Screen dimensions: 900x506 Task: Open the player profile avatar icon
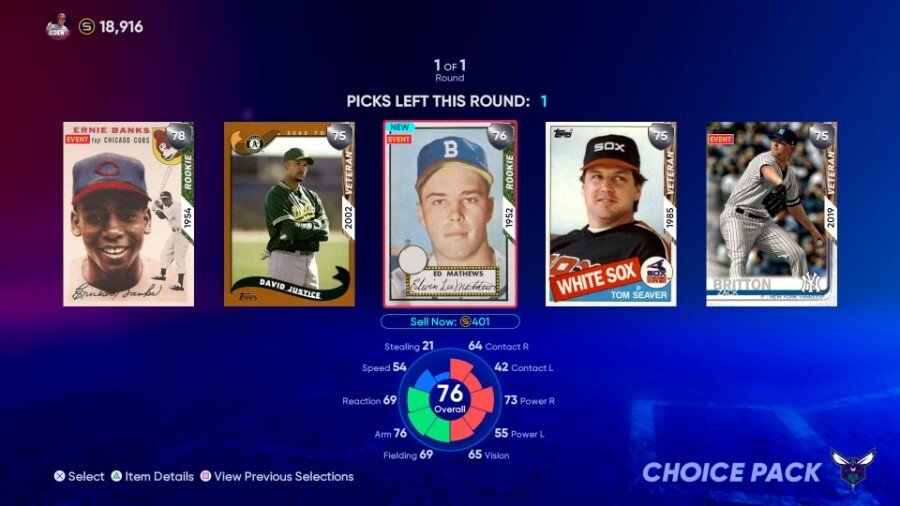58,27
